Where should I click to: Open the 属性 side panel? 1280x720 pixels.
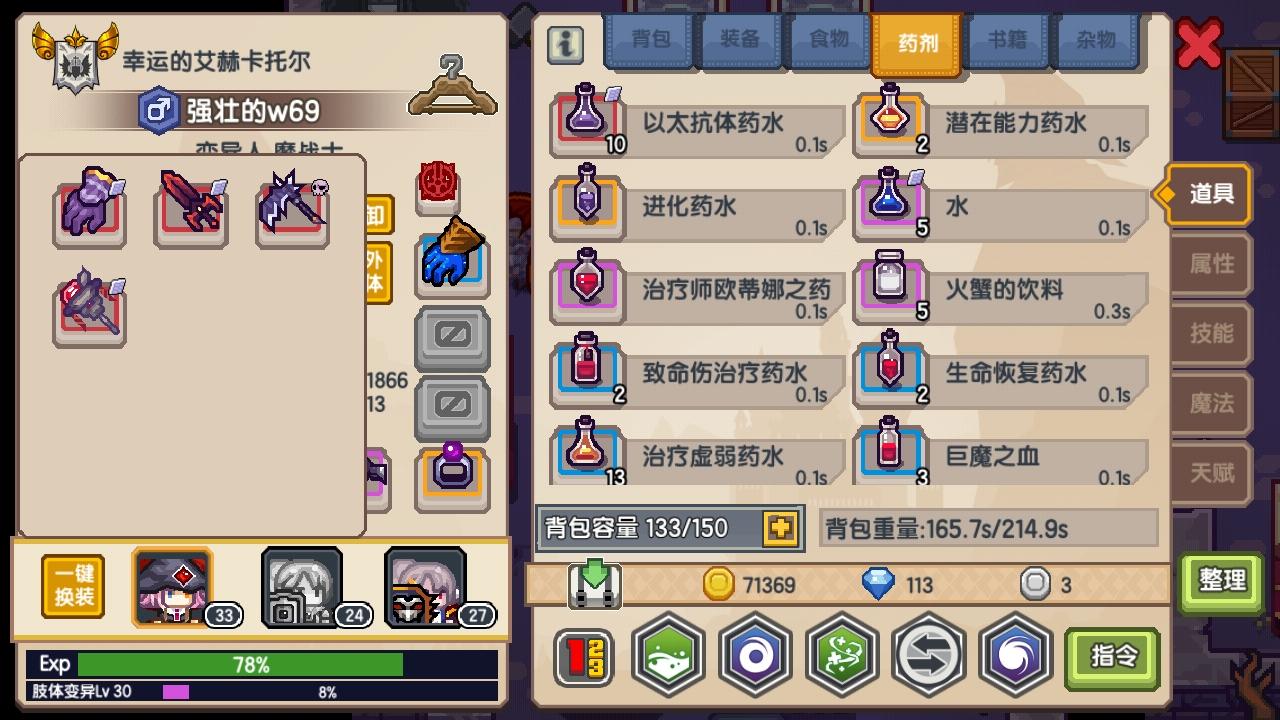(x=1212, y=264)
